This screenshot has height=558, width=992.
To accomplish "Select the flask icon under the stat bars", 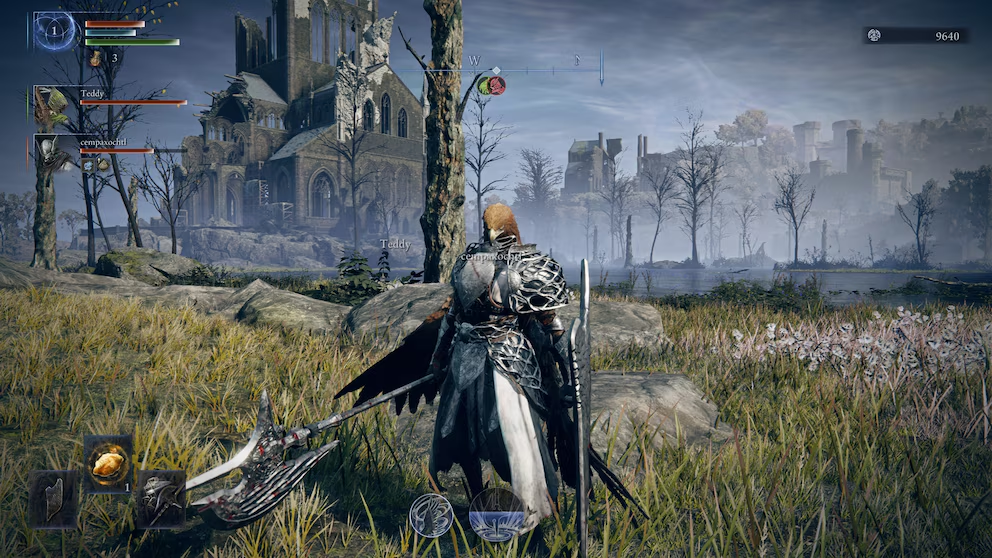I will point(96,59).
